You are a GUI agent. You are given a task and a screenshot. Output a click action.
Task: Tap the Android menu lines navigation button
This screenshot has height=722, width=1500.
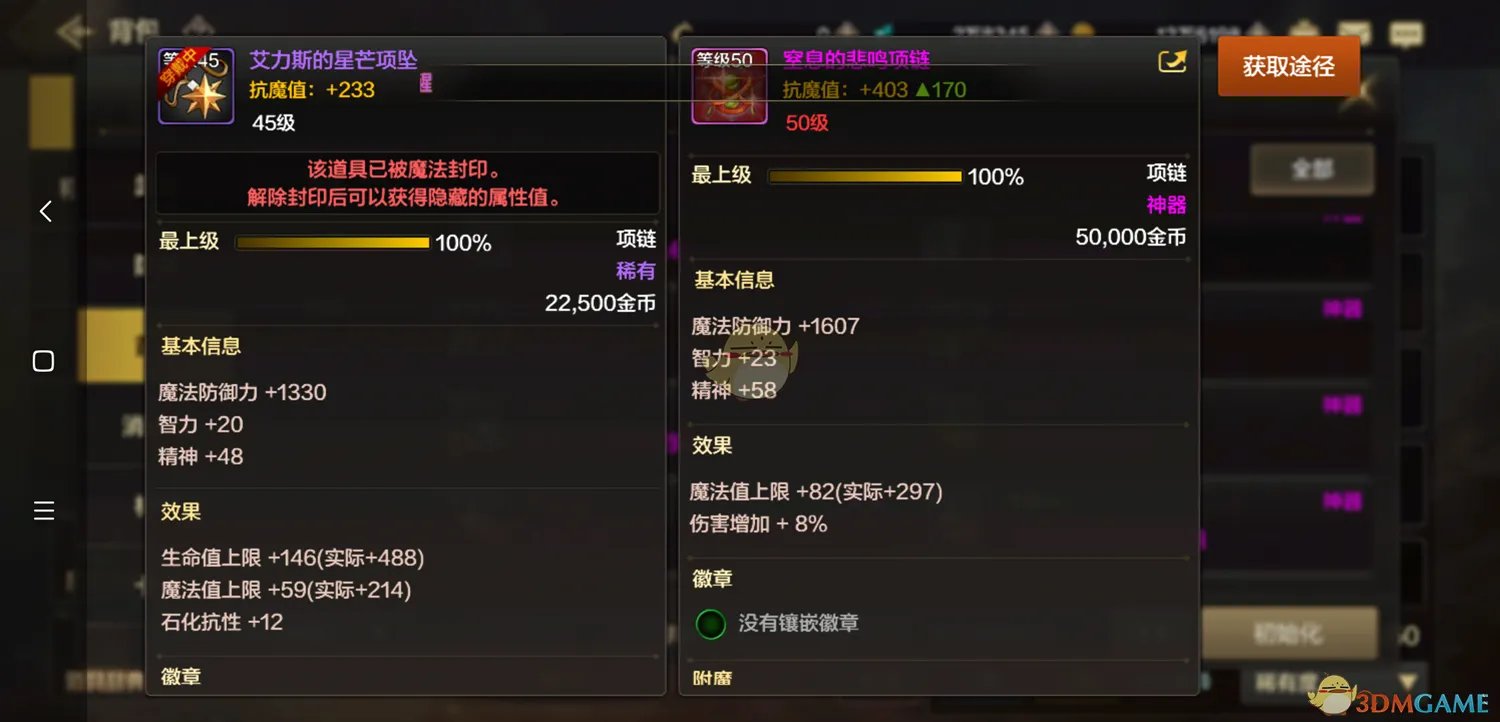43,510
